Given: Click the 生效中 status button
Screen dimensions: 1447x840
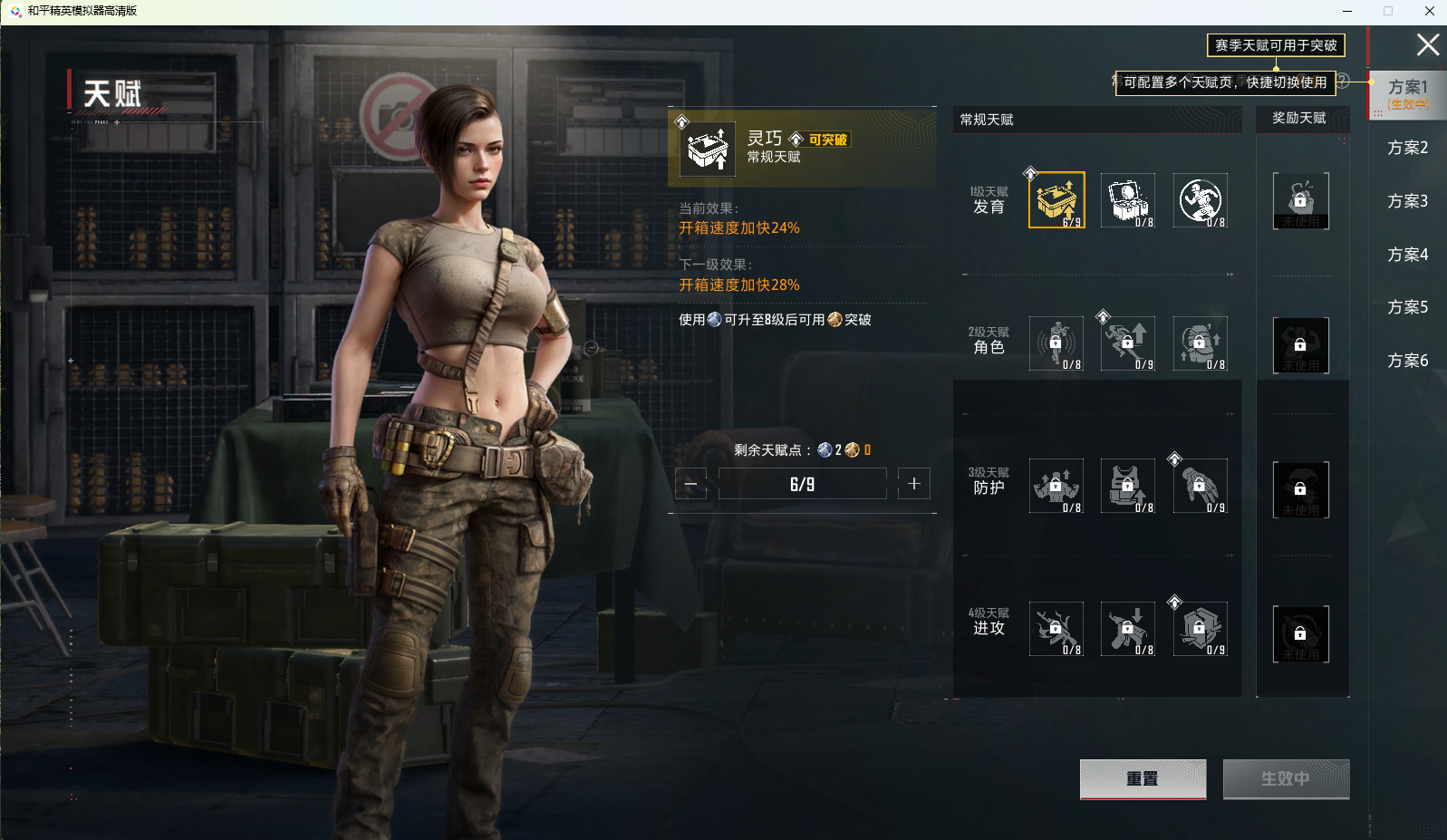Looking at the screenshot, I should point(1286,778).
